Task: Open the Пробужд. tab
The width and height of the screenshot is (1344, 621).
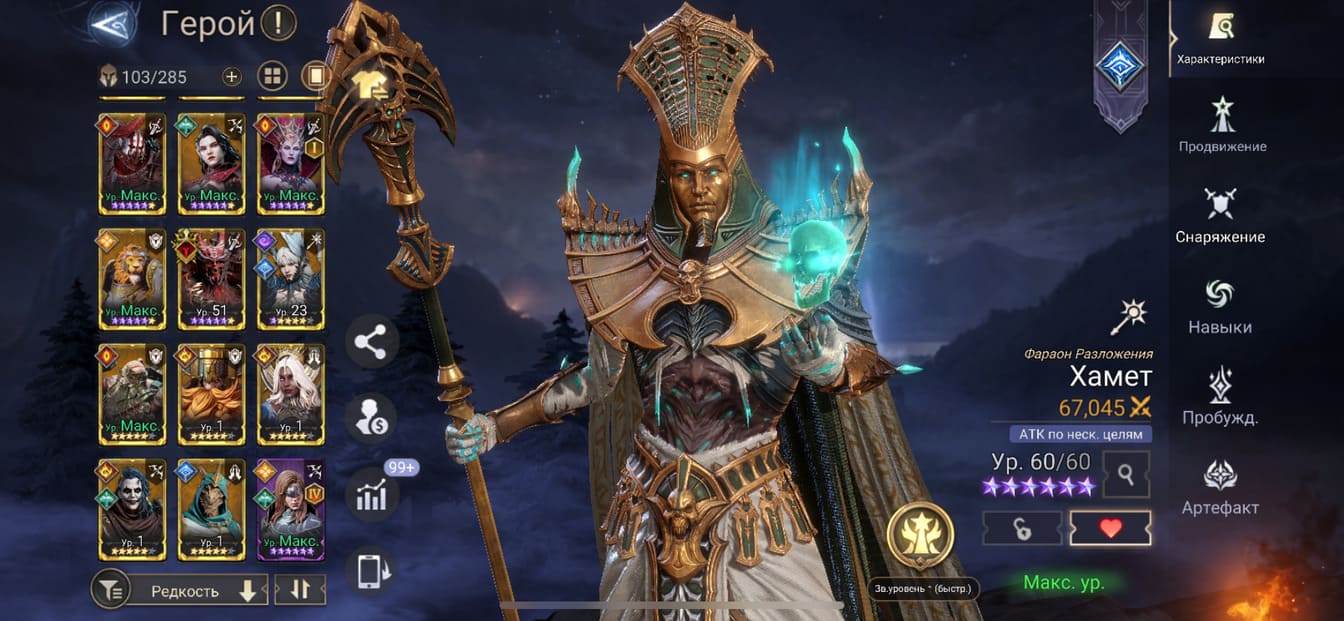Action: [x=1220, y=397]
